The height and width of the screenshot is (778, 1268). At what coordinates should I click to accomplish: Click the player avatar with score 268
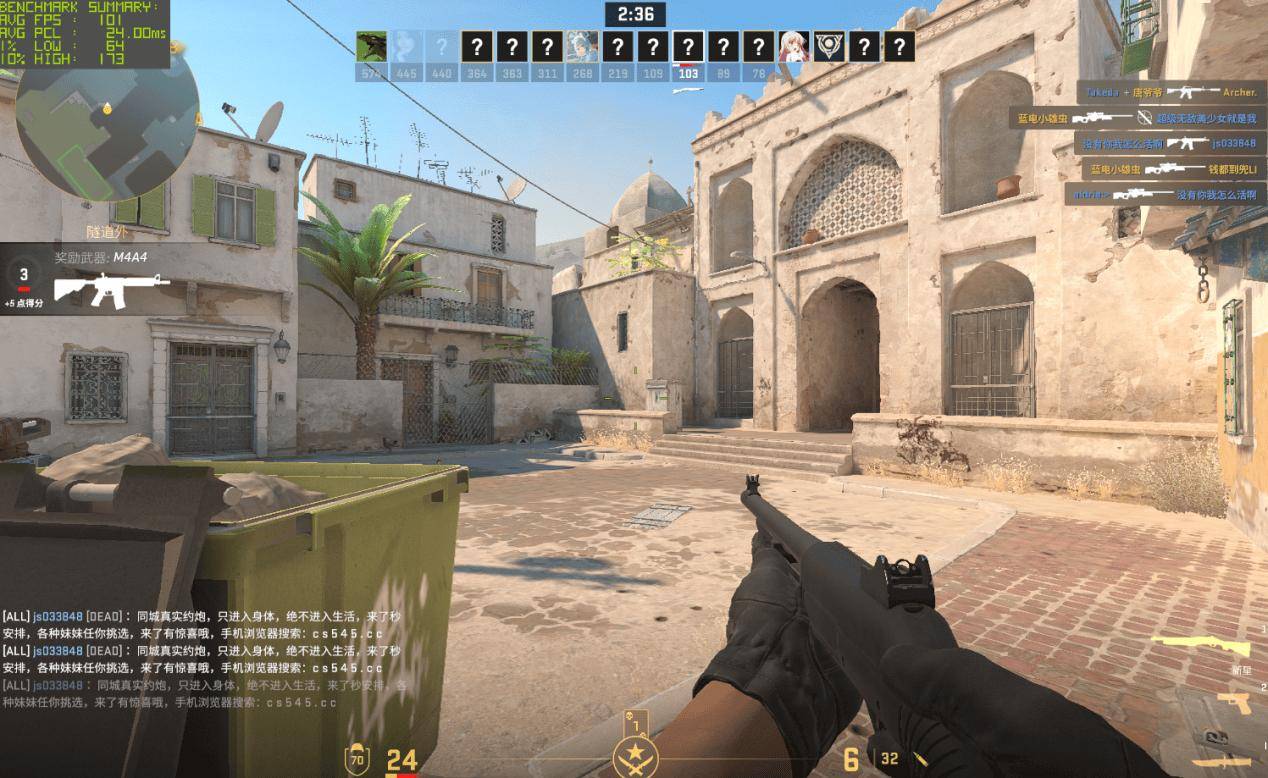(x=582, y=47)
